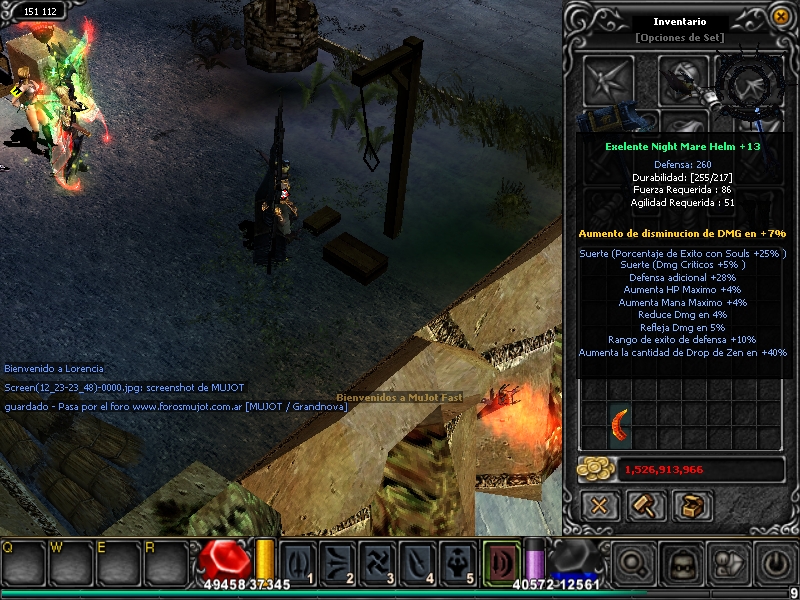Open the character helmet menu button
Viewport: 800px width, 600px height.
pyautogui.click(x=680, y=564)
